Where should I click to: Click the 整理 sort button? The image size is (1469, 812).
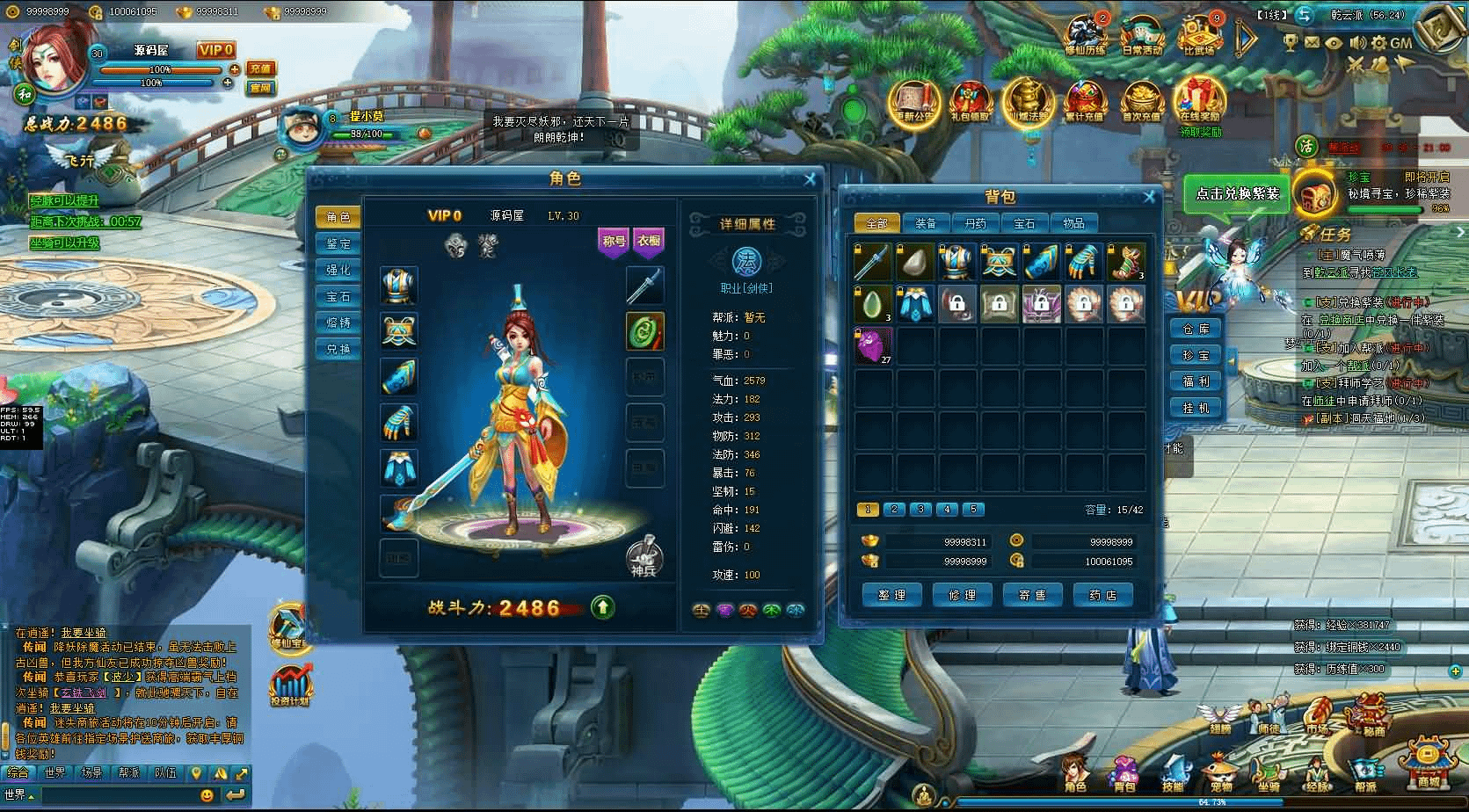(891, 595)
